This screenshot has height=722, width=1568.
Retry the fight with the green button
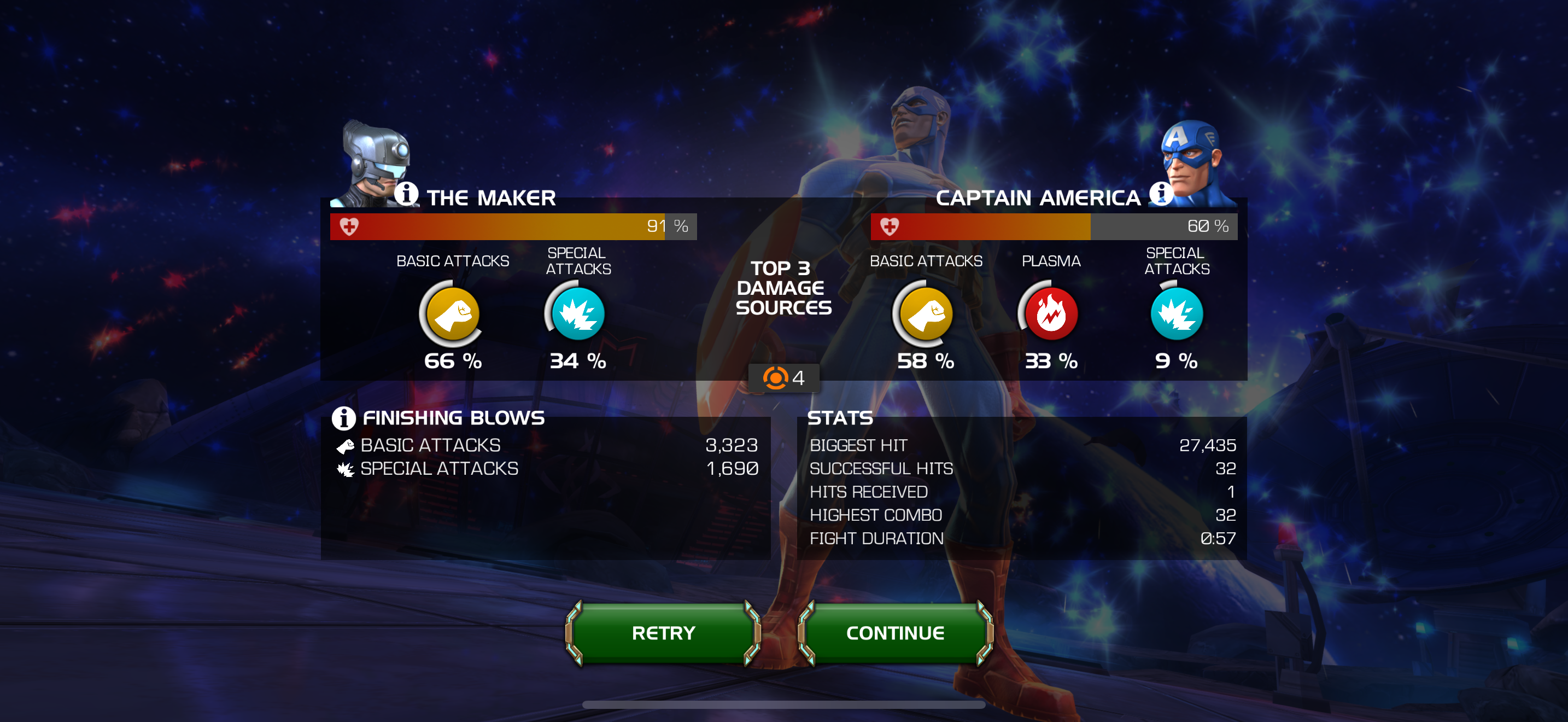click(663, 633)
